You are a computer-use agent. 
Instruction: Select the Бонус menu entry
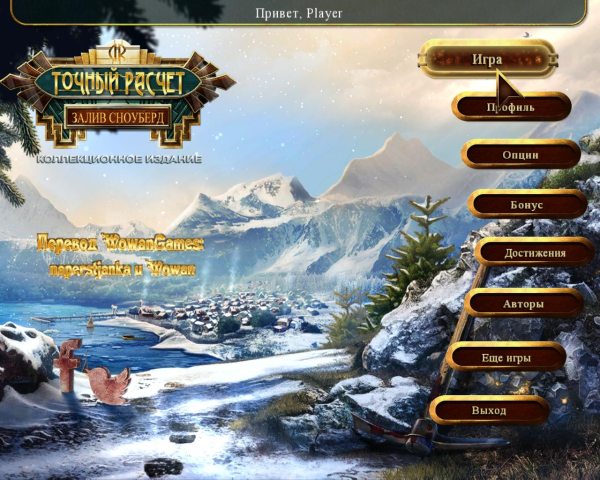click(x=526, y=204)
